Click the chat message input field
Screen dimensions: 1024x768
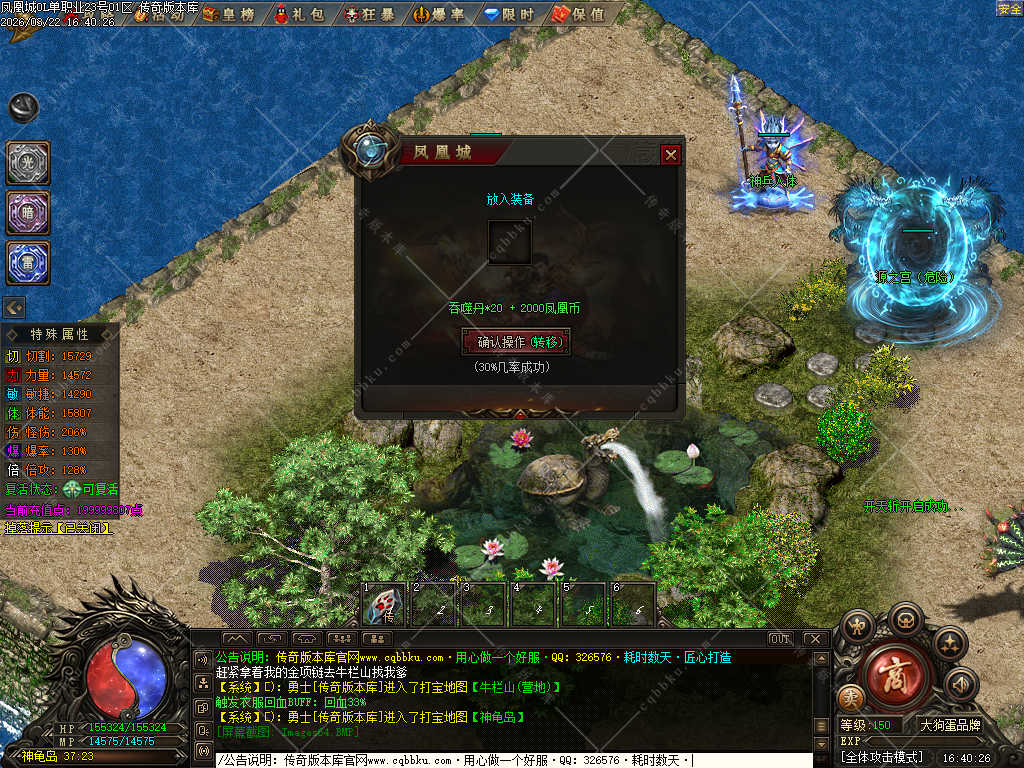[510, 760]
